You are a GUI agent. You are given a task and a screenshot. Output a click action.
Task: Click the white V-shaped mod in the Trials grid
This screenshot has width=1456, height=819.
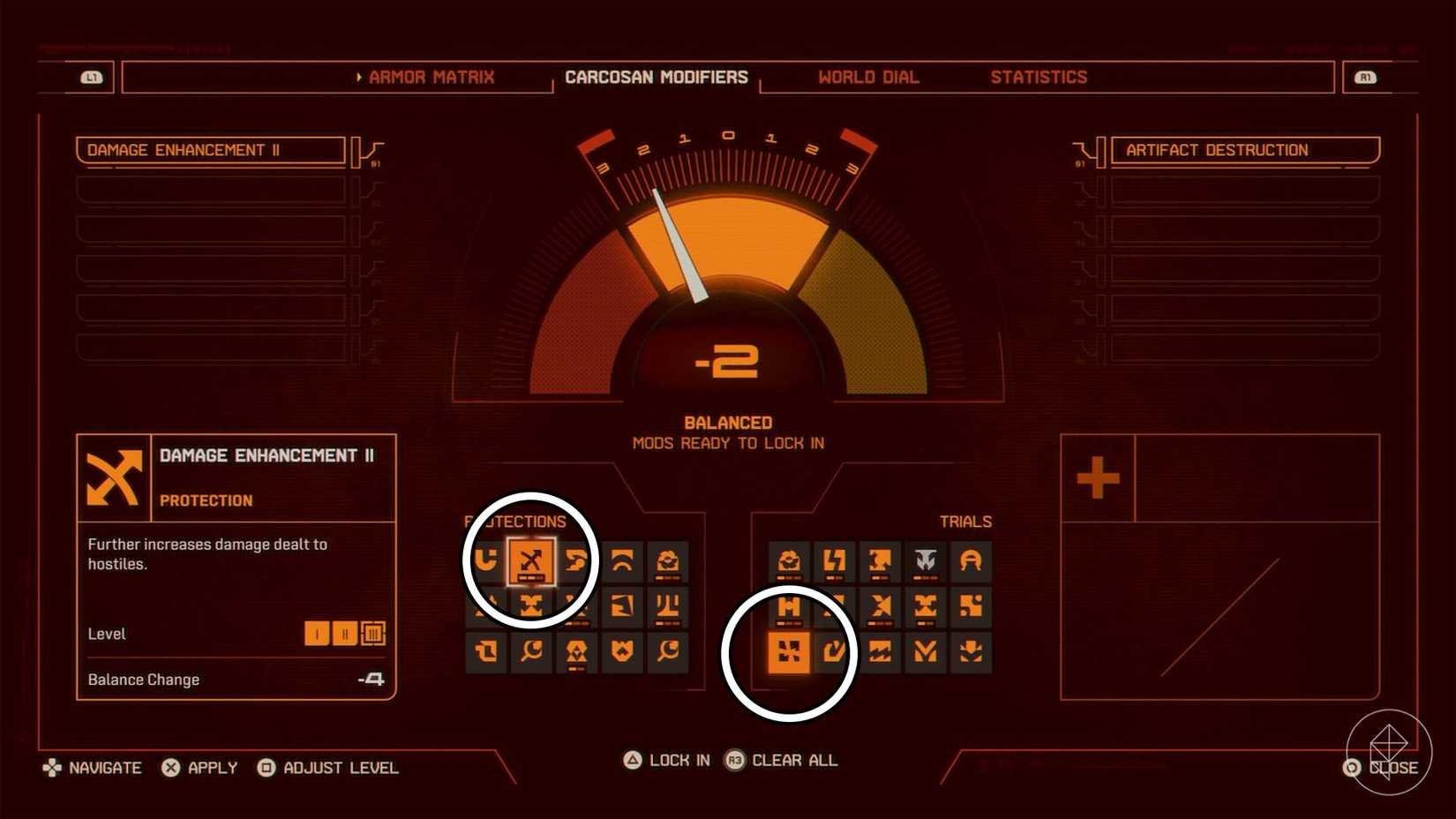[x=926, y=560]
